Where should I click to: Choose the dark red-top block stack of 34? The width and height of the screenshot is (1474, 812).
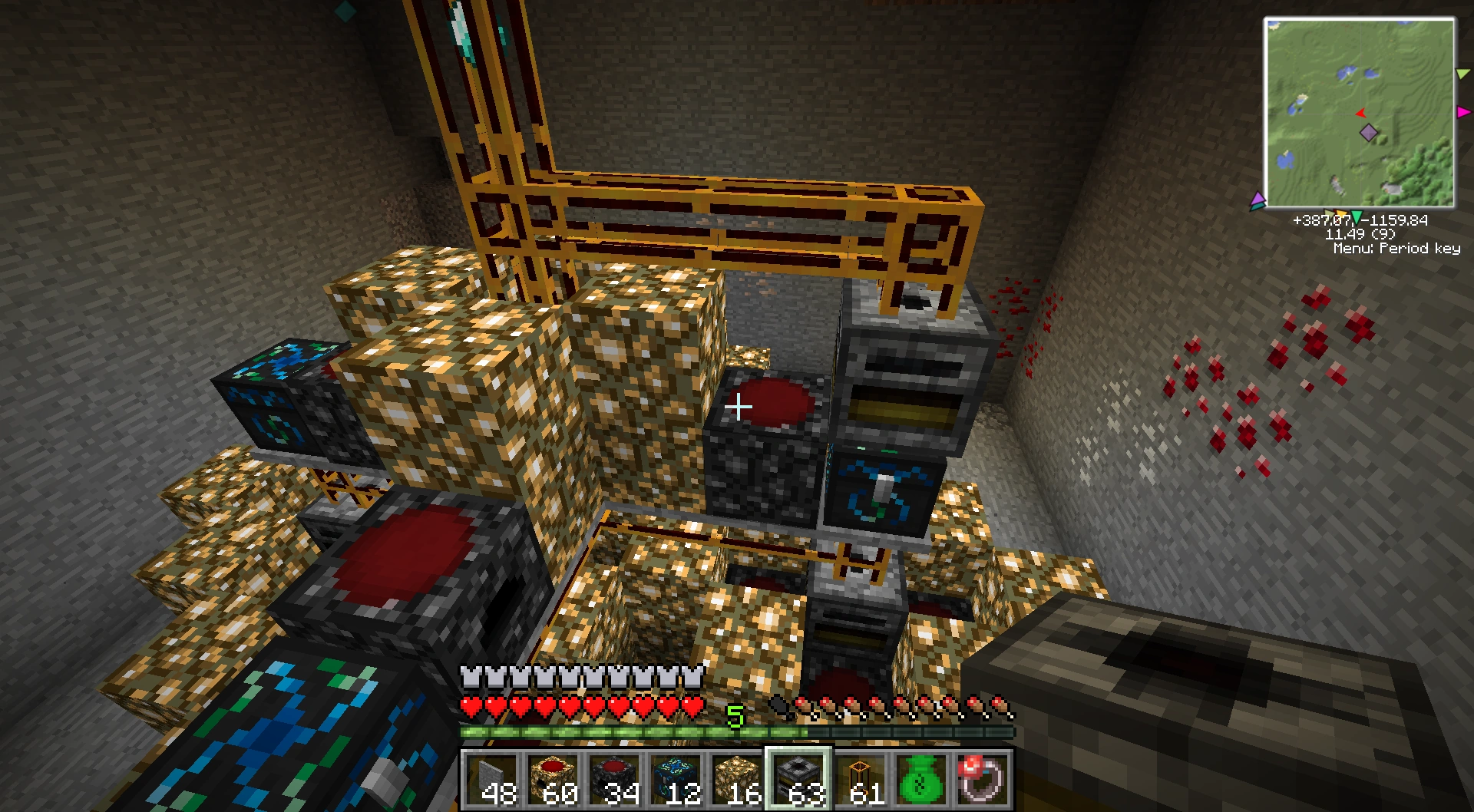[x=614, y=780]
